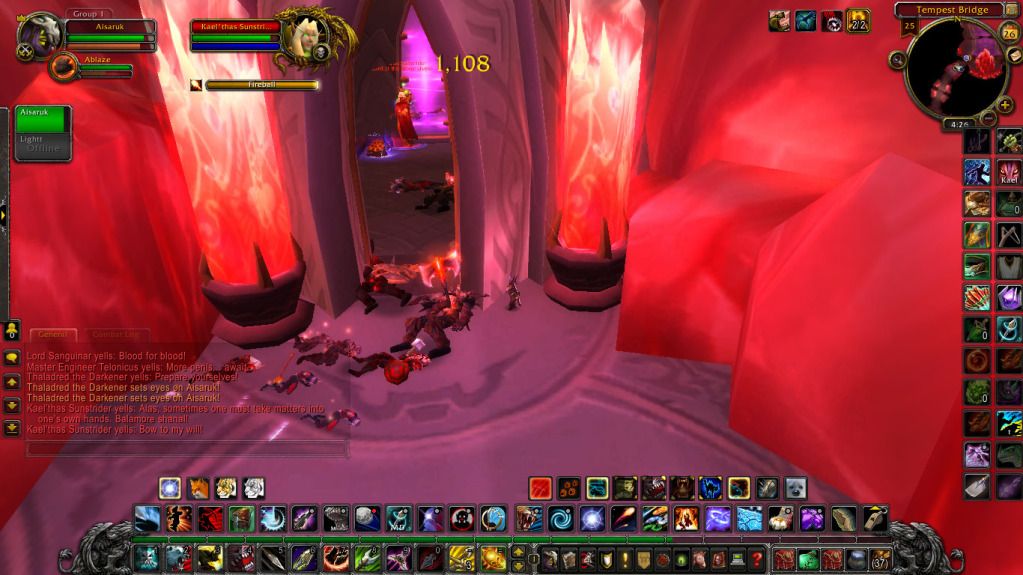Click the buff icon showing 2/2

click(858, 20)
